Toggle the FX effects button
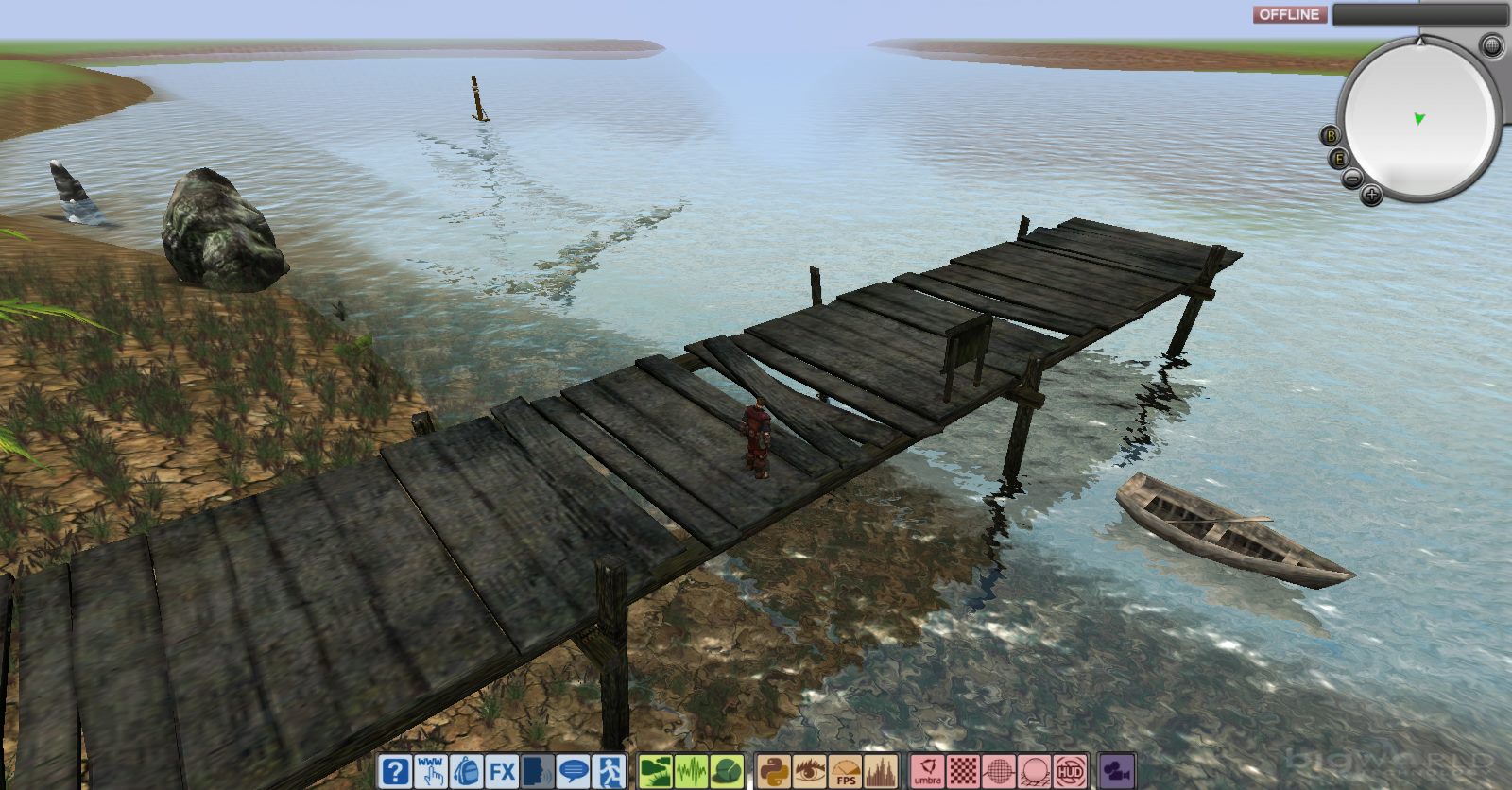This screenshot has height=790, width=1512. coord(502,771)
